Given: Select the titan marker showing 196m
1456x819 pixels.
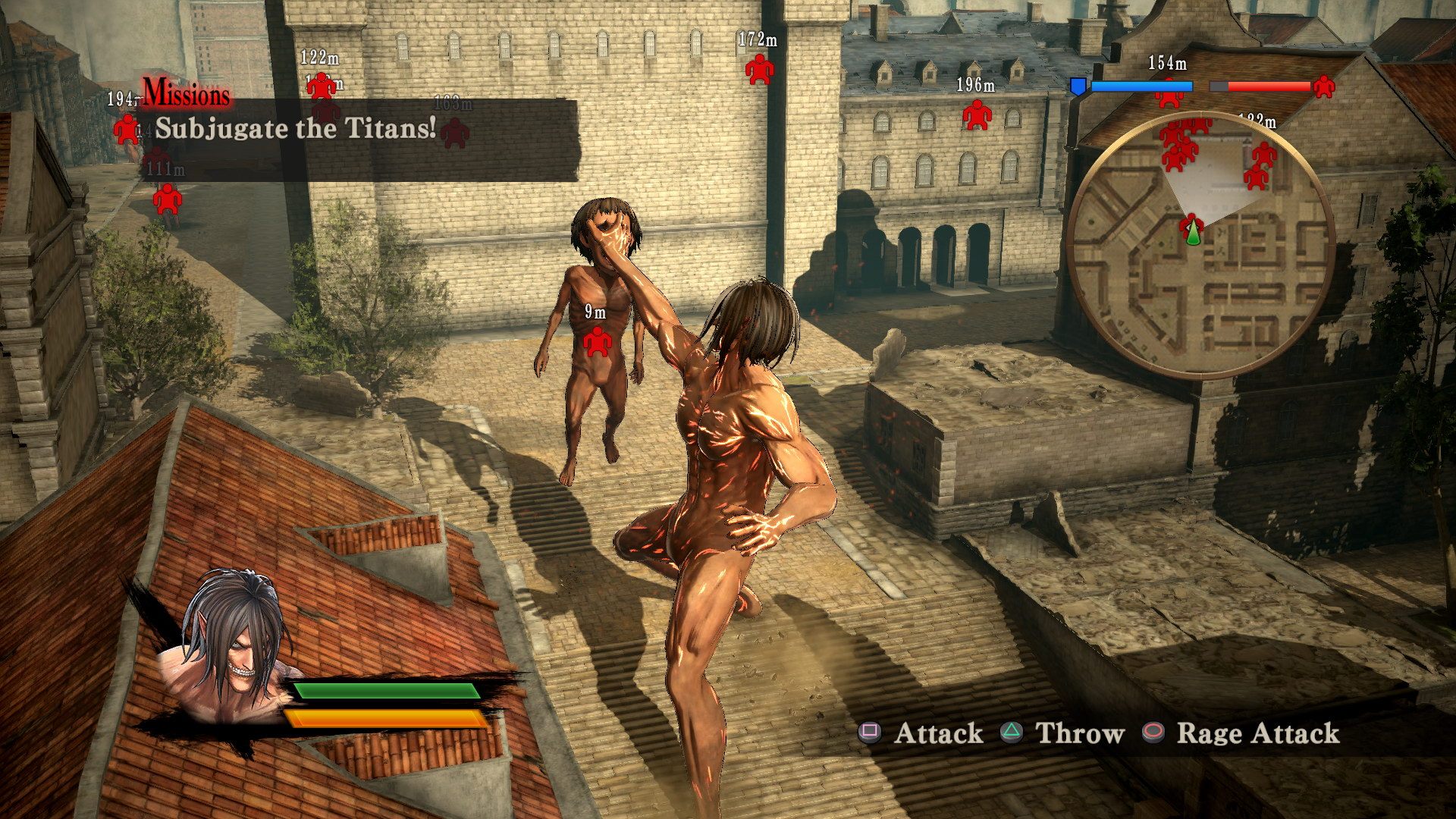Looking at the screenshot, I should pos(977,116).
